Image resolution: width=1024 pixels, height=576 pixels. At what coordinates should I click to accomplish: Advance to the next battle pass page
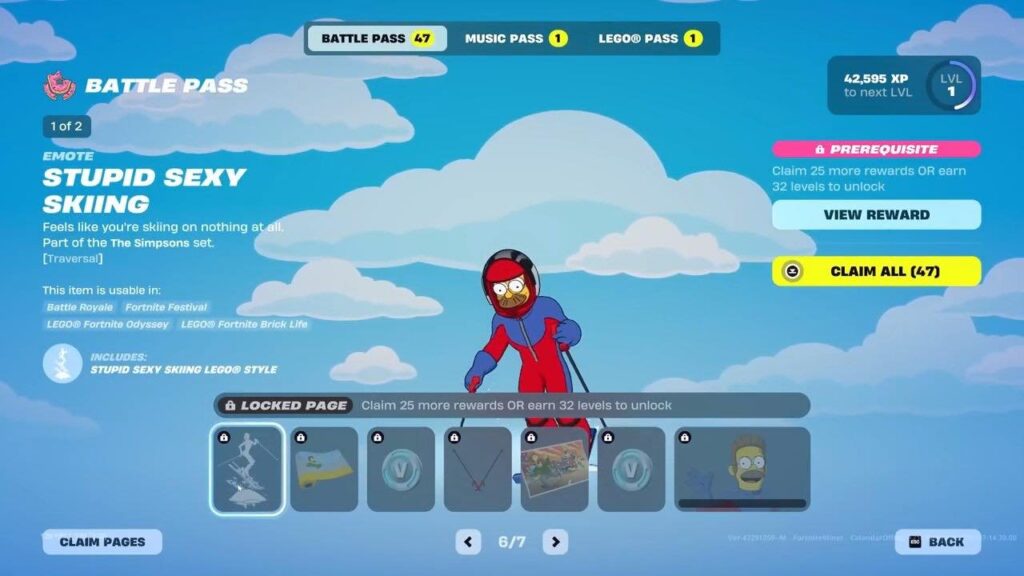click(x=555, y=542)
